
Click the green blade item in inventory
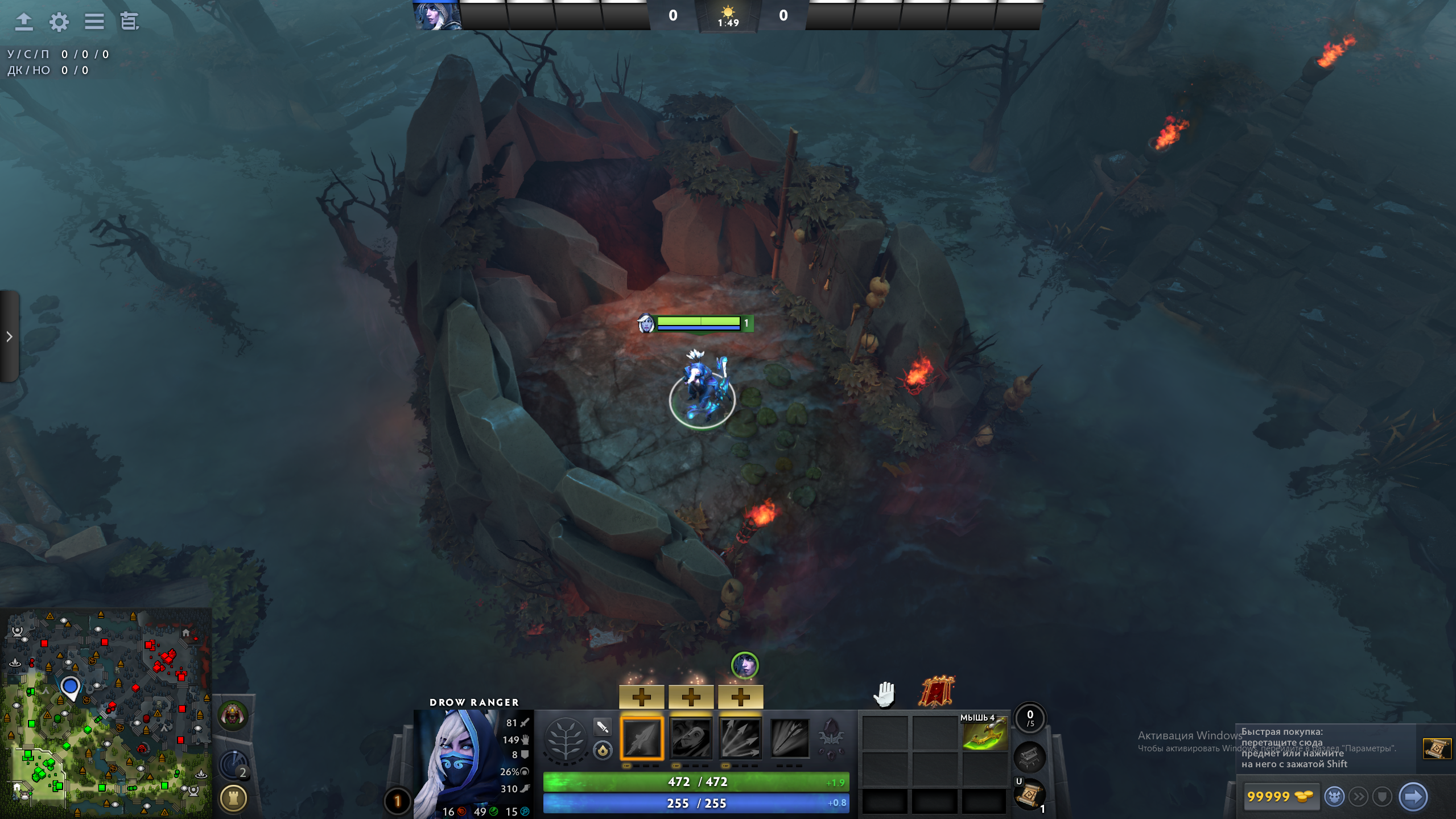[x=985, y=734]
